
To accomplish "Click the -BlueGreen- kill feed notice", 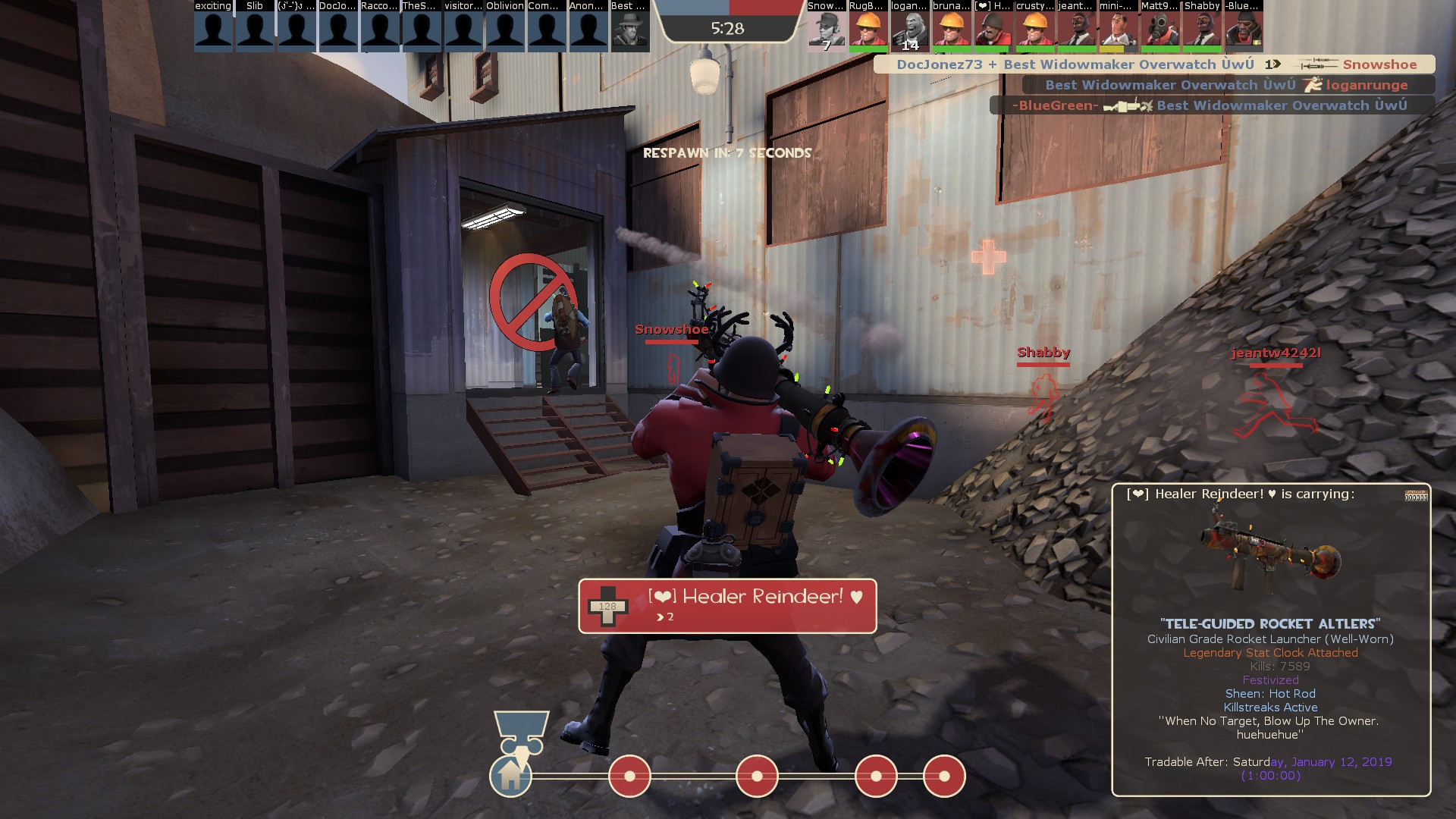I will tap(1211, 105).
